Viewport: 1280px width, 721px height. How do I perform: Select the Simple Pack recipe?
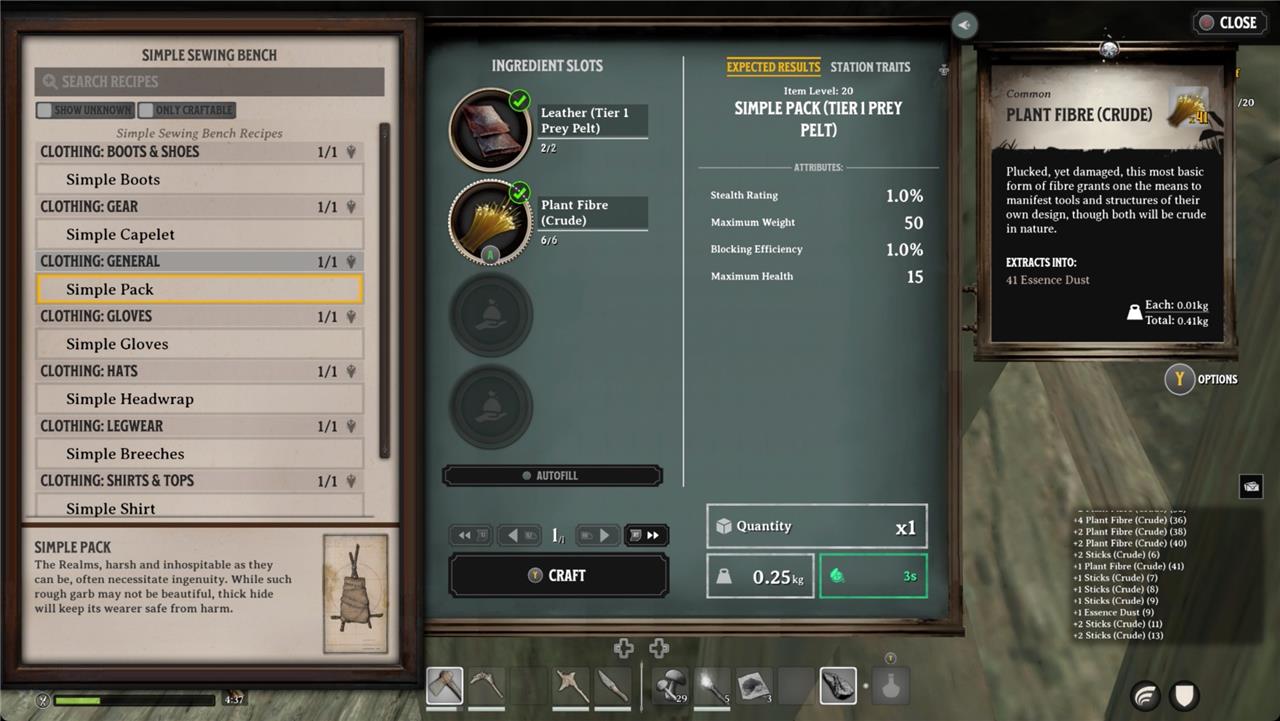pos(199,290)
